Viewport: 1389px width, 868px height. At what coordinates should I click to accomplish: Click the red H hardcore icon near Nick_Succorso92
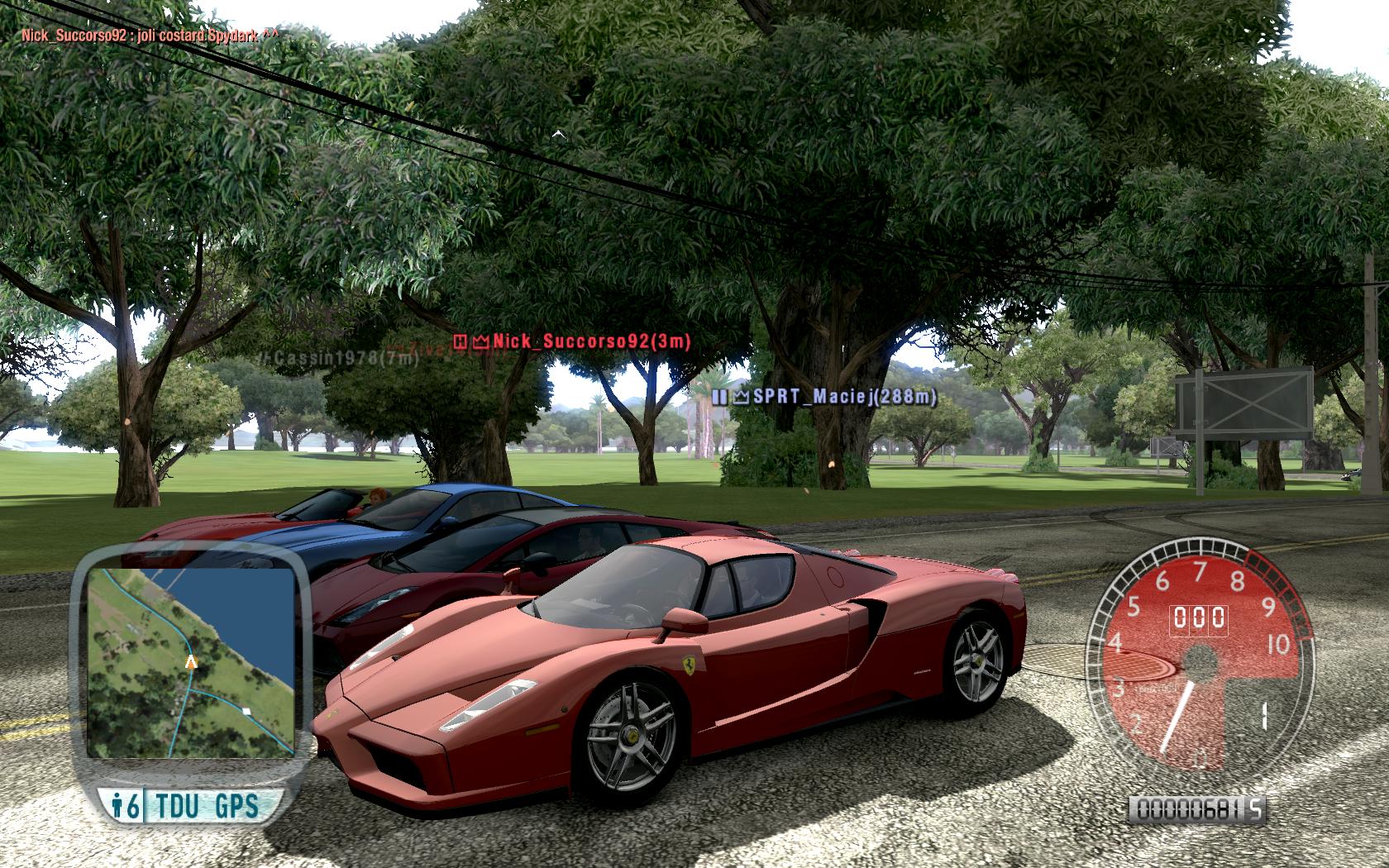[458, 342]
